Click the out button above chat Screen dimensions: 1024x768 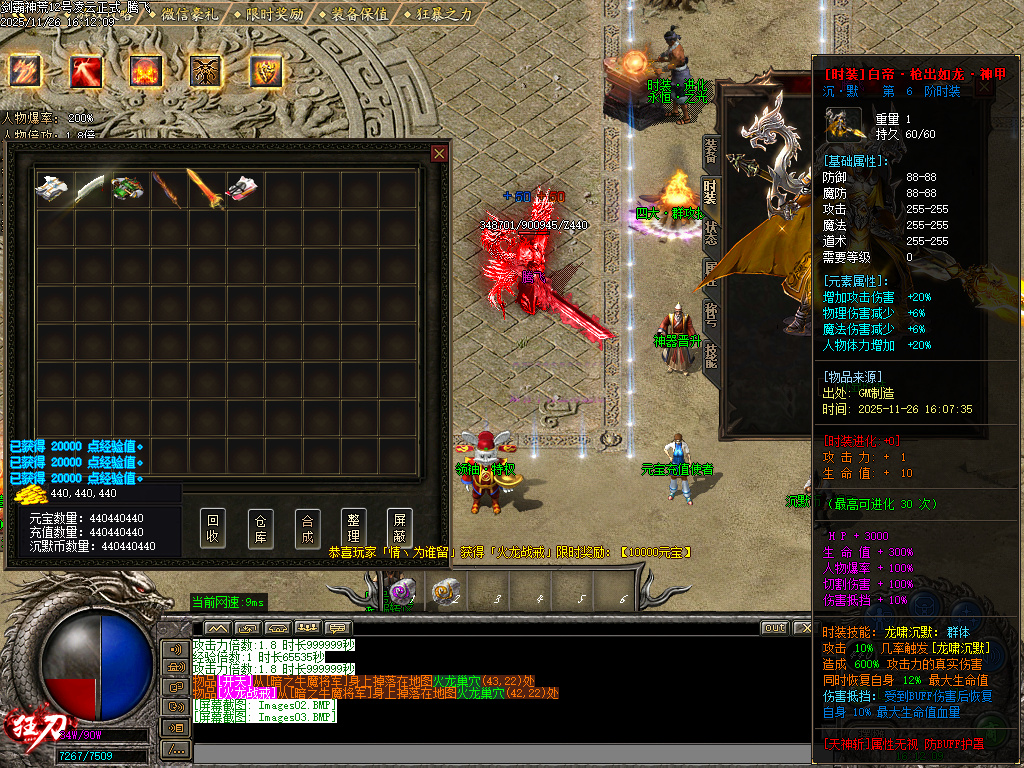[774, 628]
